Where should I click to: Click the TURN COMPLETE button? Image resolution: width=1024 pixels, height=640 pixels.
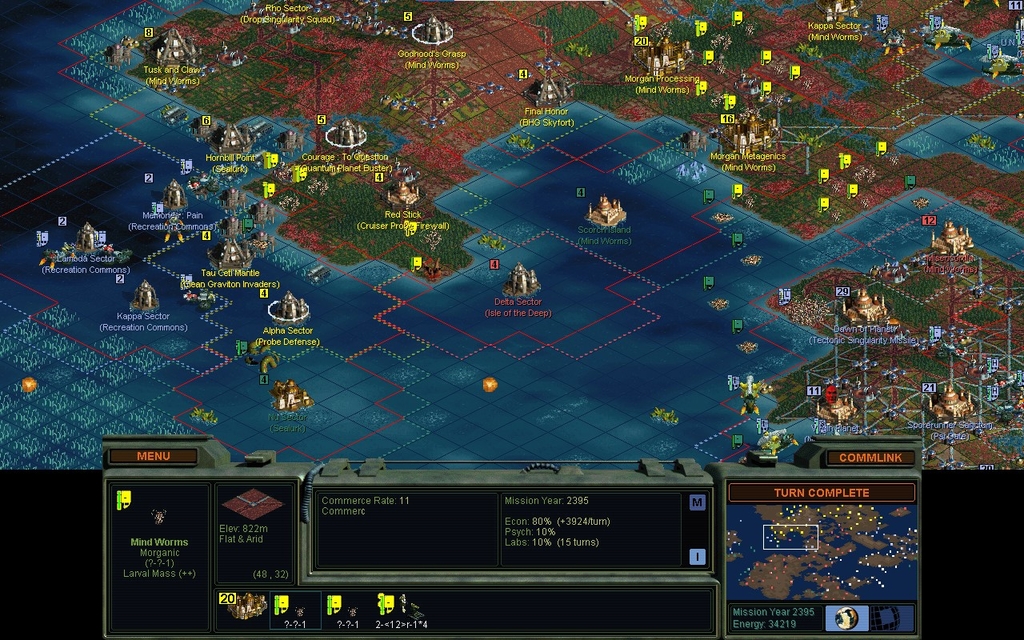(820, 493)
